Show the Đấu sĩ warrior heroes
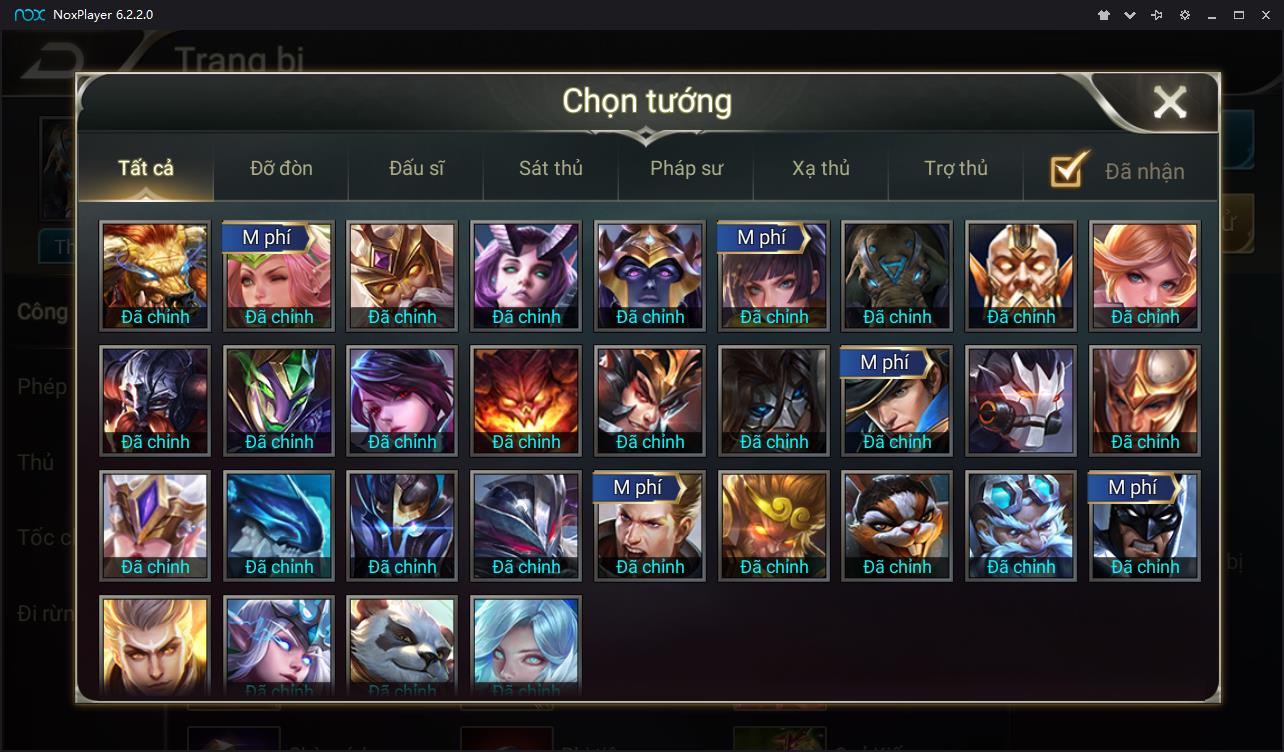This screenshot has width=1284, height=752. click(416, 168)
